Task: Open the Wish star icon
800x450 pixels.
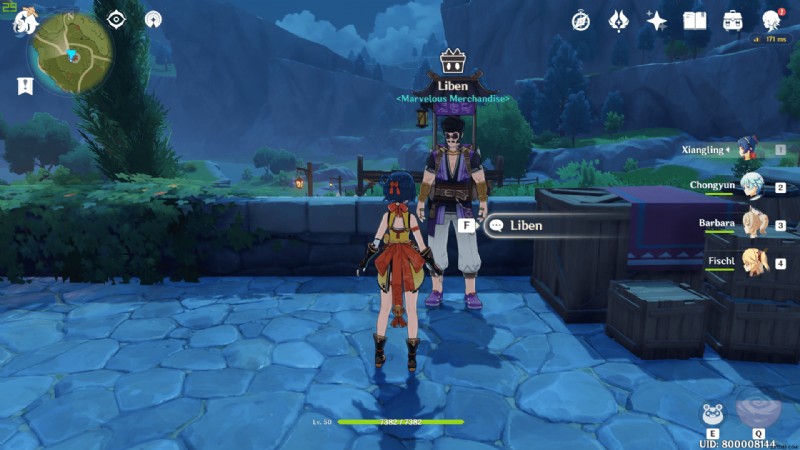Action: 656,21
